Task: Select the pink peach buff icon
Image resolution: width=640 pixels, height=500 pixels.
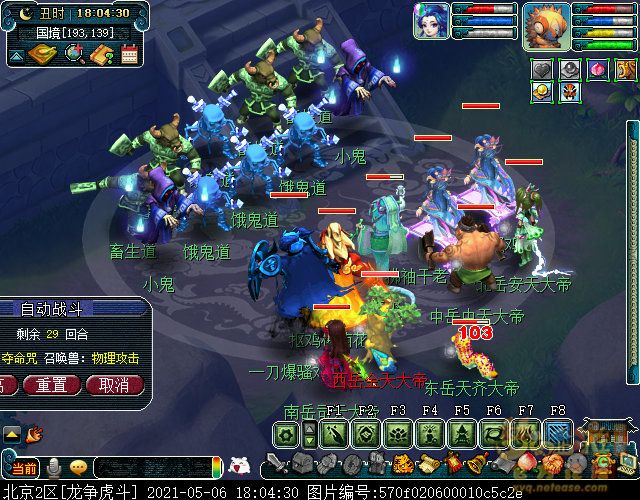Action: tap(597, 69)
